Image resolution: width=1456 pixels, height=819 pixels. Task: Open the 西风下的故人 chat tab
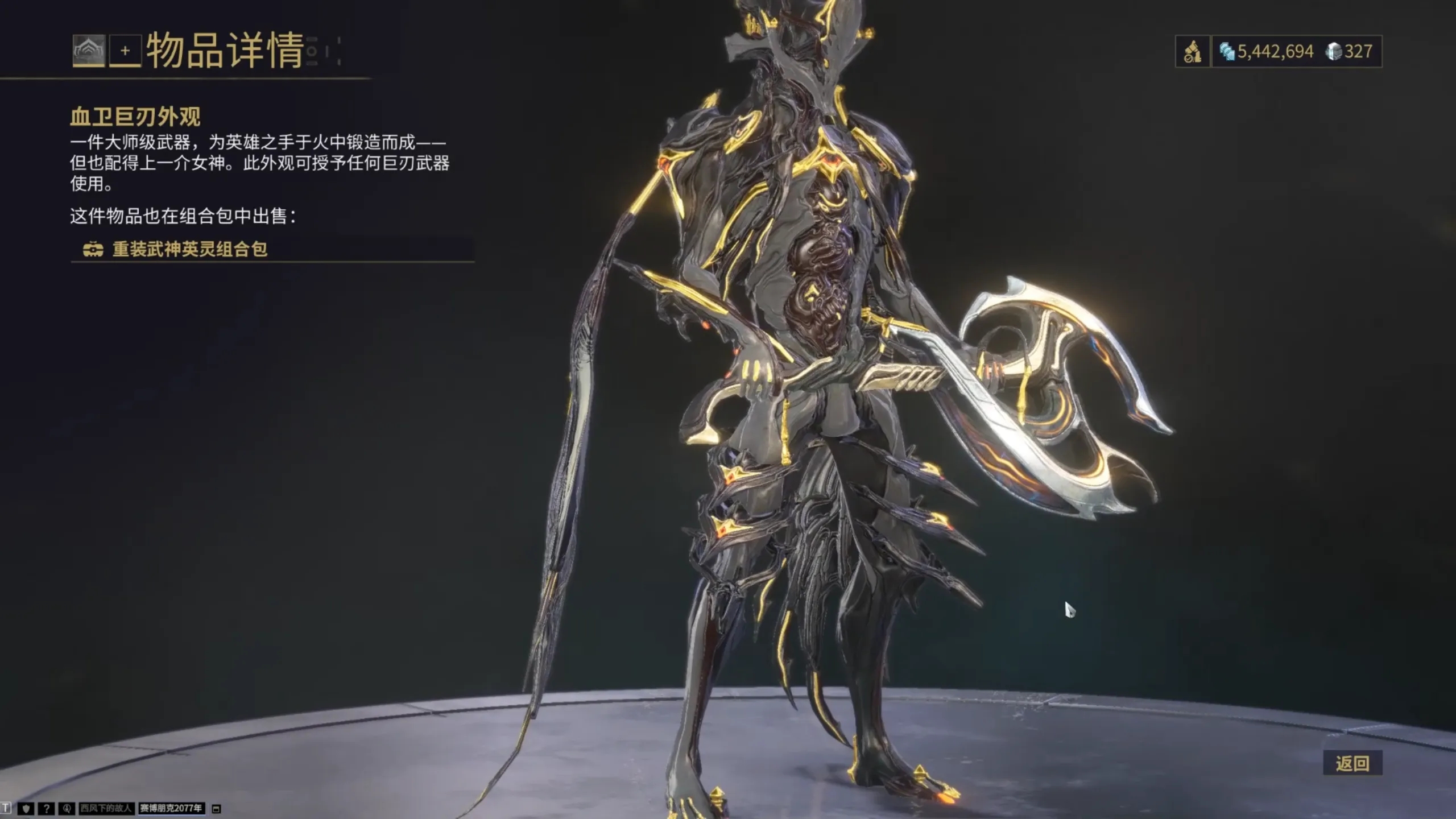coord(106,808)
